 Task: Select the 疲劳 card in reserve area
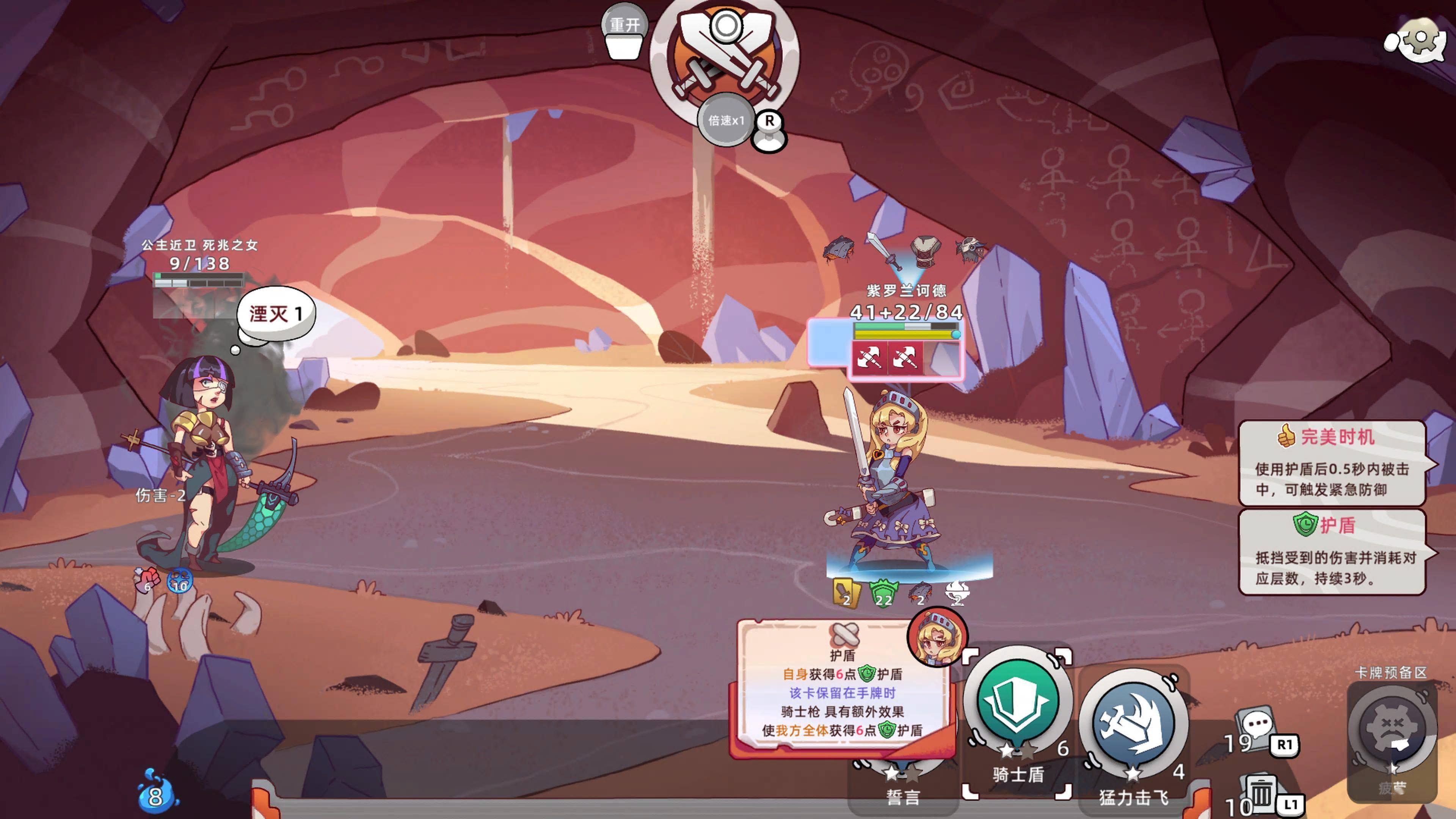1392,735
